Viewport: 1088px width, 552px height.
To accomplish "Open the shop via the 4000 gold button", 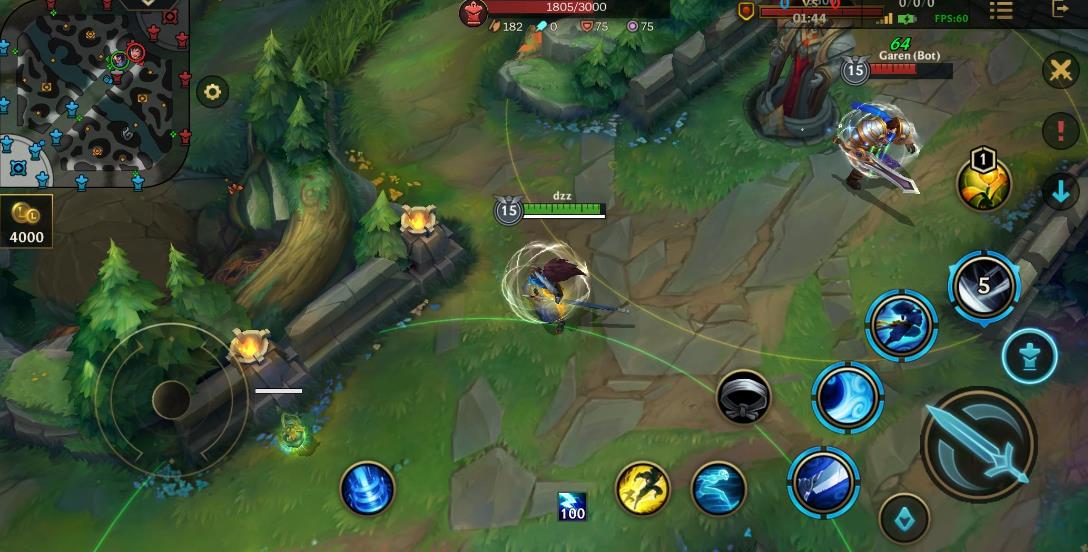I will tap(26, 221).
